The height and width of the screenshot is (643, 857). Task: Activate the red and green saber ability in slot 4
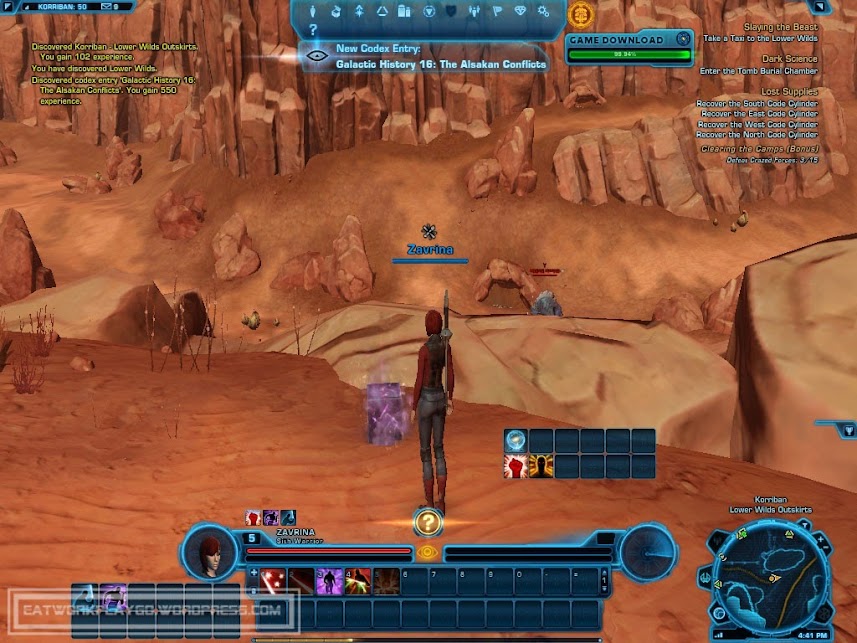click(357, 580)
